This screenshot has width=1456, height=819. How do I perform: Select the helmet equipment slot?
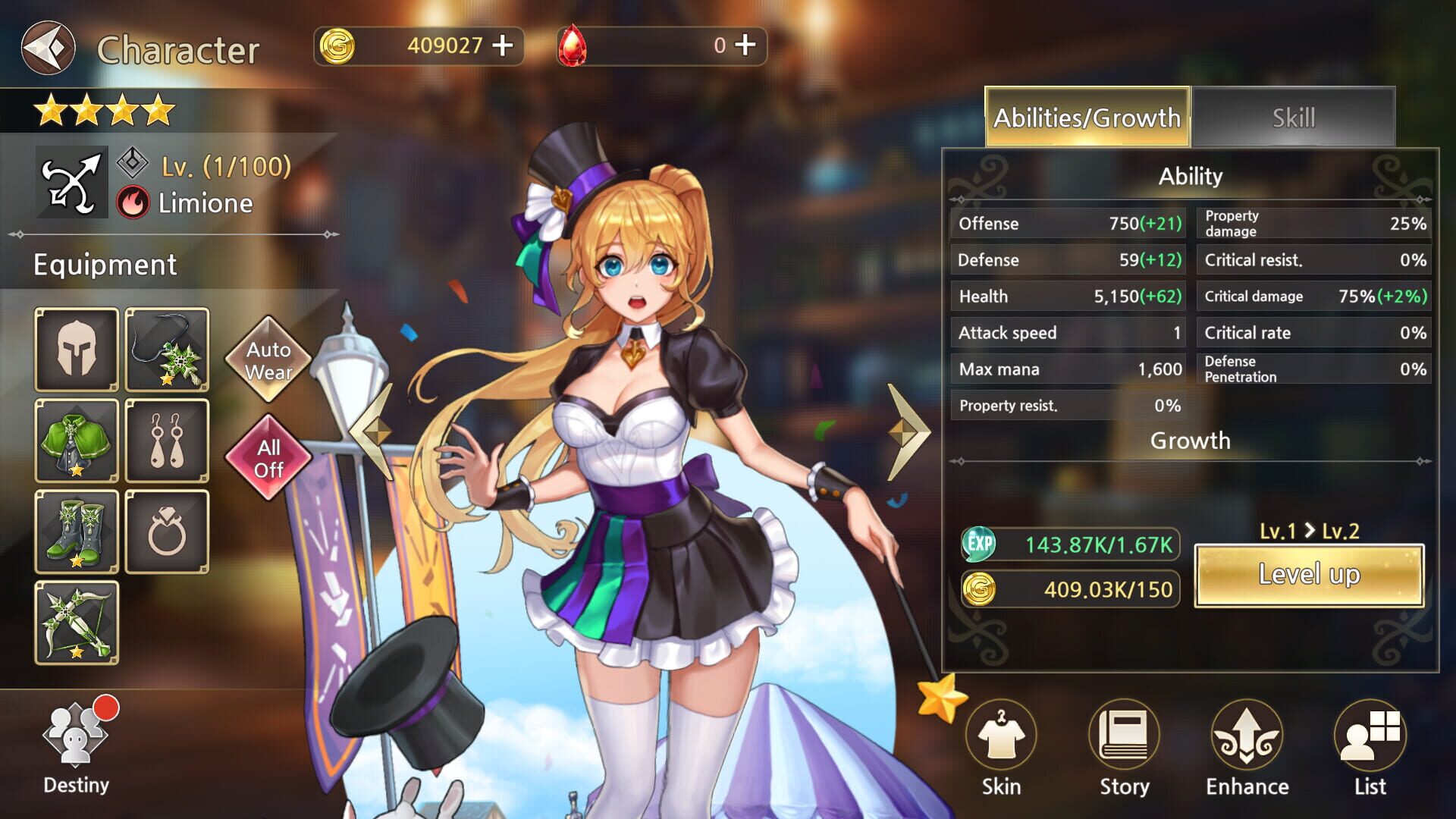point(76,349)
